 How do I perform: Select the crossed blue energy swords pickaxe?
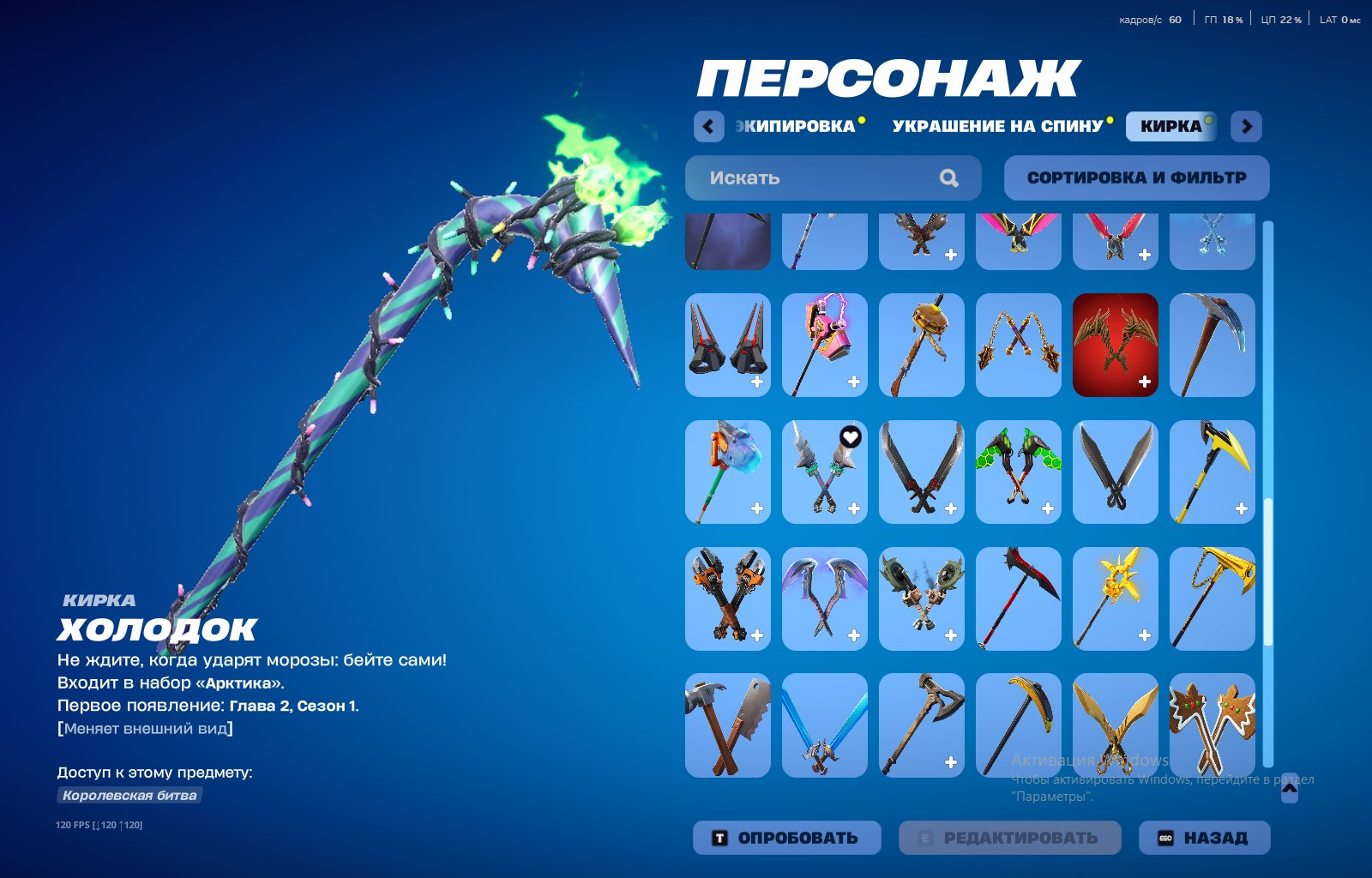824,727
